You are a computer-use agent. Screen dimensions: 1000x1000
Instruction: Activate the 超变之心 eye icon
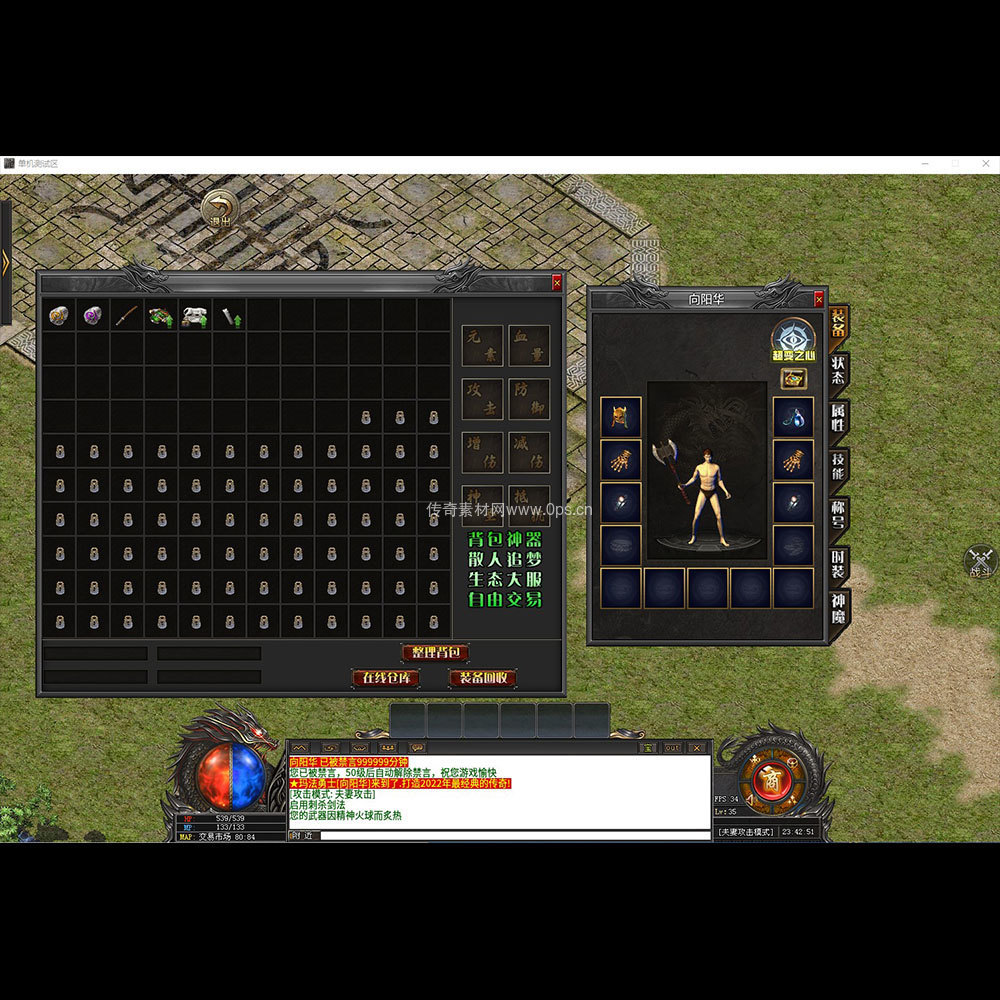pyautogui.click(x=794, y=337)
